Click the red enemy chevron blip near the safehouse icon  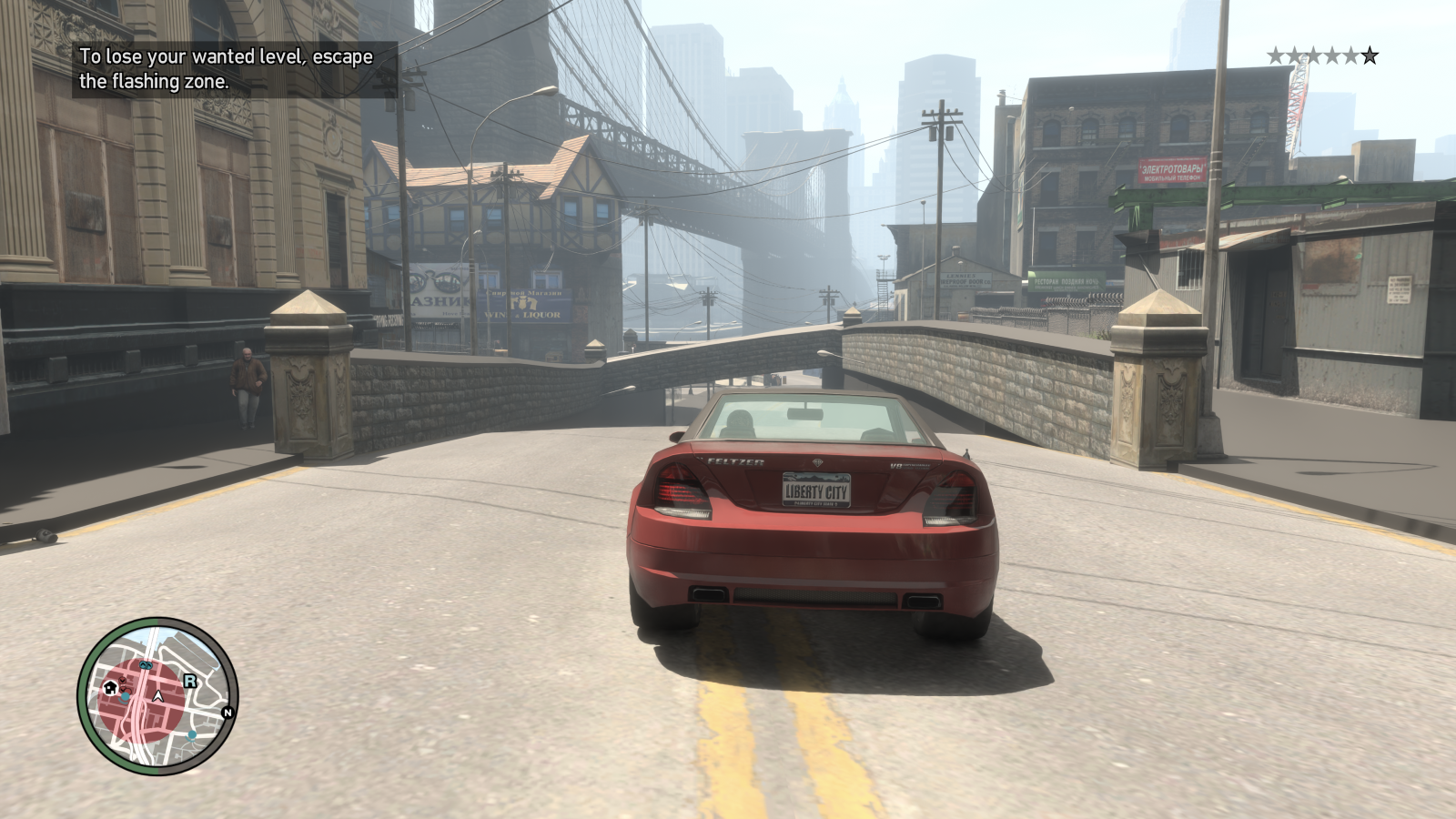tap(123, 681)
